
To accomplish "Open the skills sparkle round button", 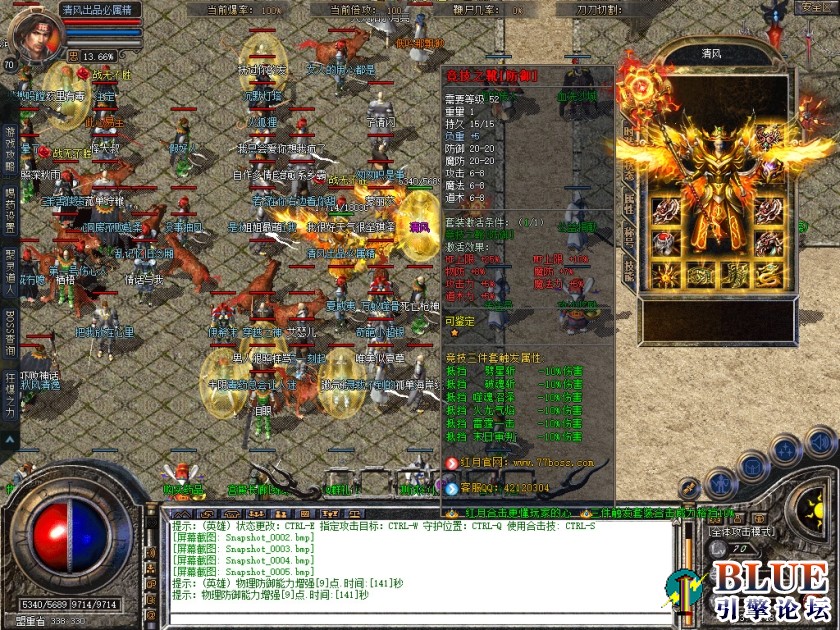I will point(786,452).
